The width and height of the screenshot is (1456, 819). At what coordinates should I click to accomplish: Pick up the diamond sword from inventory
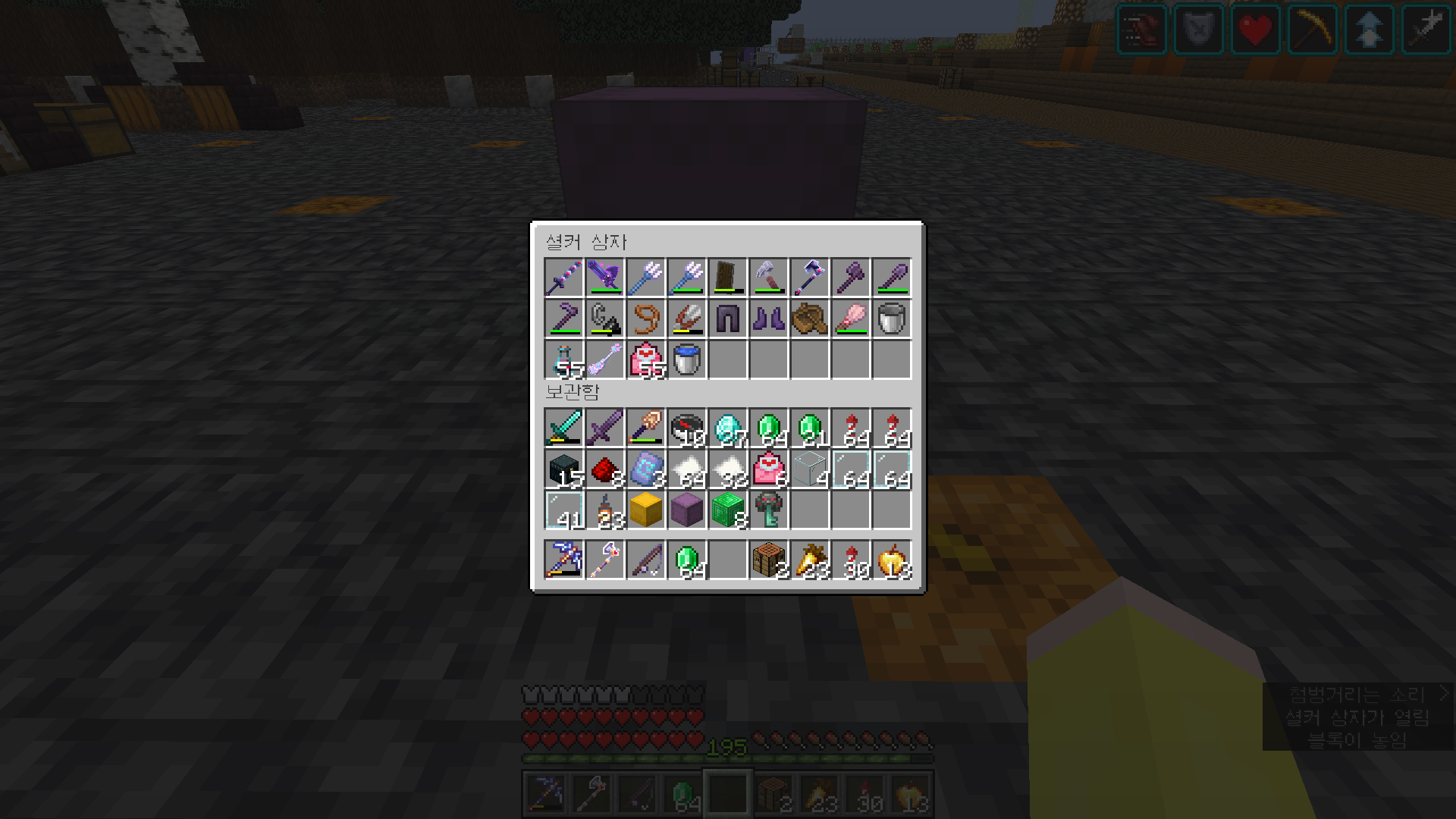tap(565, 428)
